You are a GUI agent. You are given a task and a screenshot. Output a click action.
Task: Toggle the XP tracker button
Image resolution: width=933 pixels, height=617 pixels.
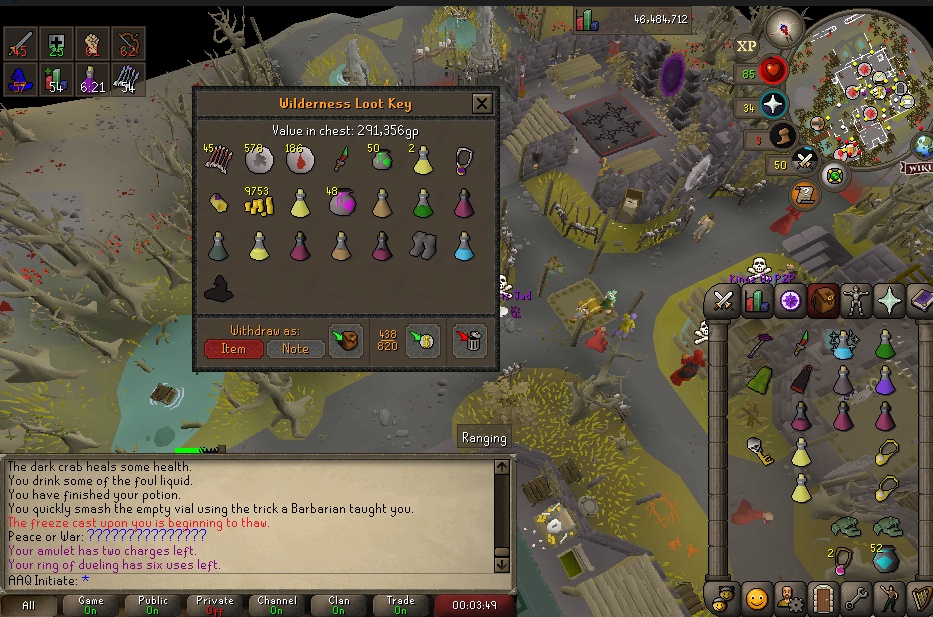(746, 46)
